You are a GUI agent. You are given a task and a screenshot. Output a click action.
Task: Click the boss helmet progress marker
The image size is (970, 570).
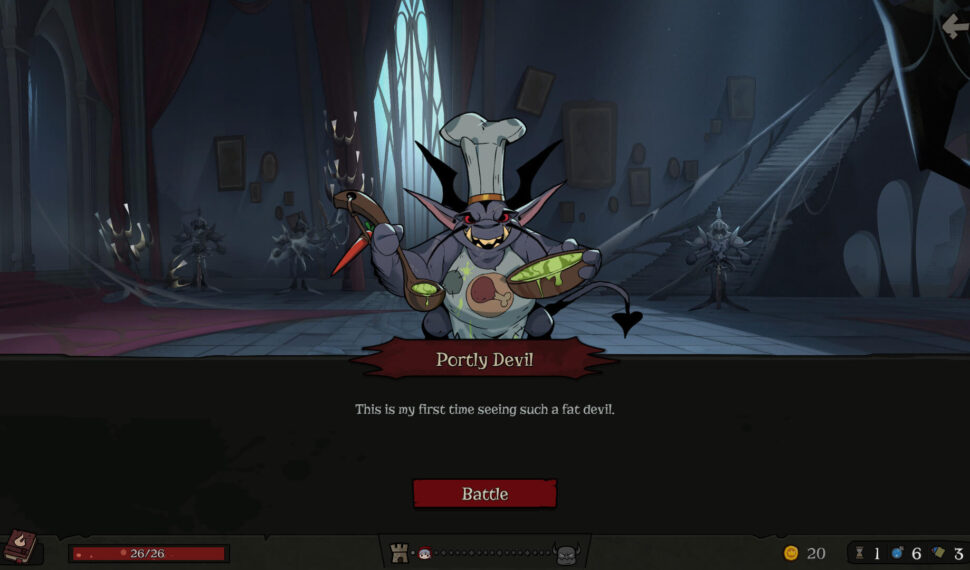tap(567, 553)
